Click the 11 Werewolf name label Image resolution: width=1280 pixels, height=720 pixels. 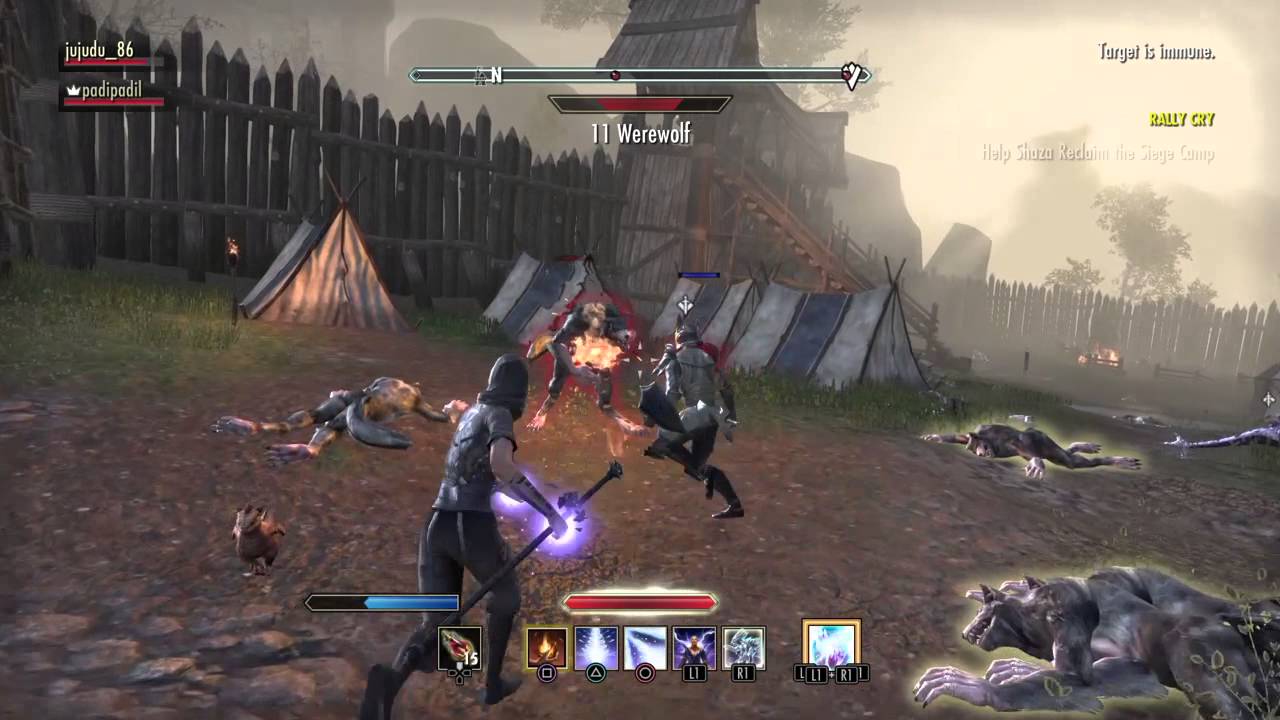click(x=642, y=133)
